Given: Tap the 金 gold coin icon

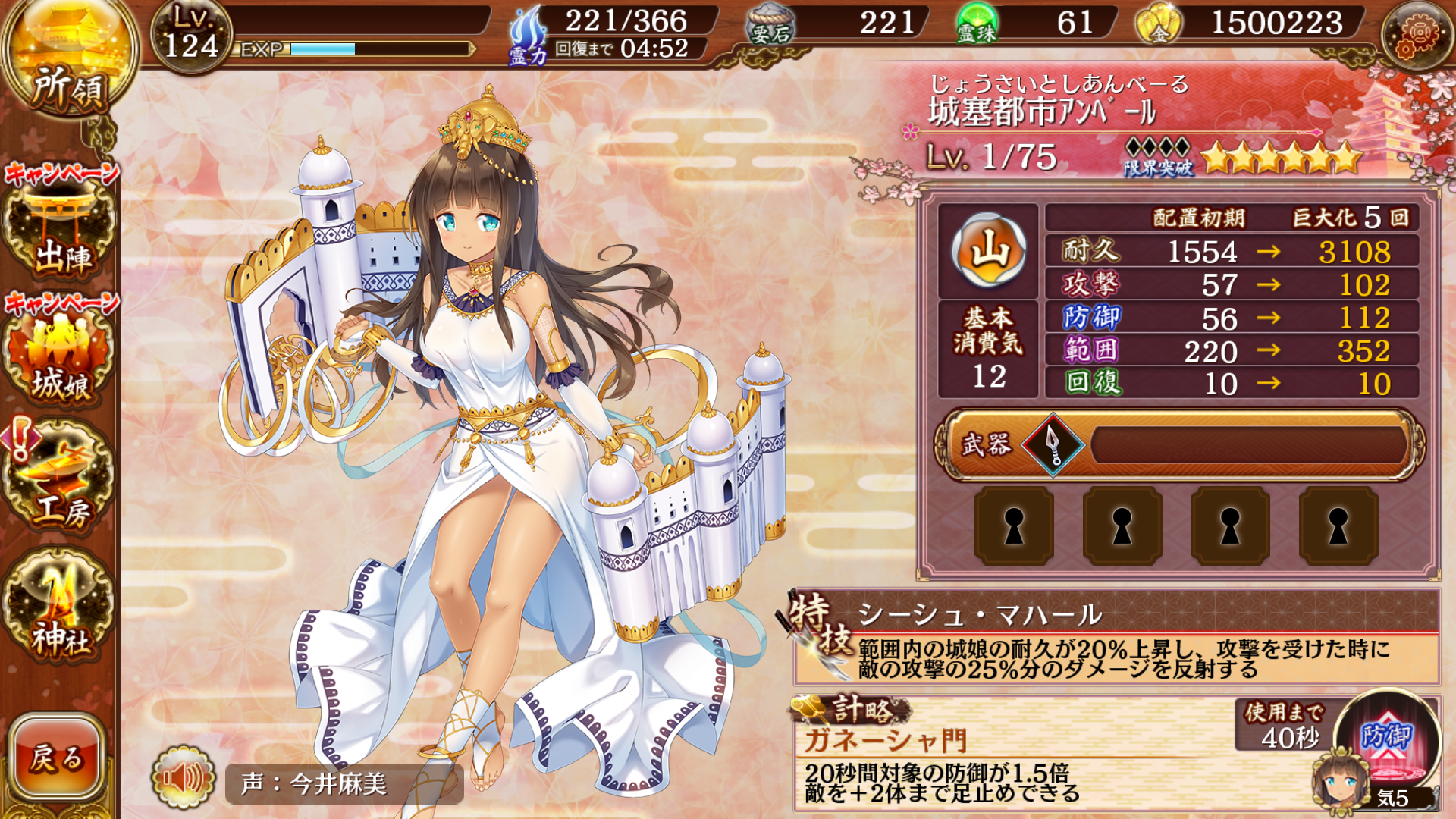Looking at the screenshot, I should coord(1157,24).
